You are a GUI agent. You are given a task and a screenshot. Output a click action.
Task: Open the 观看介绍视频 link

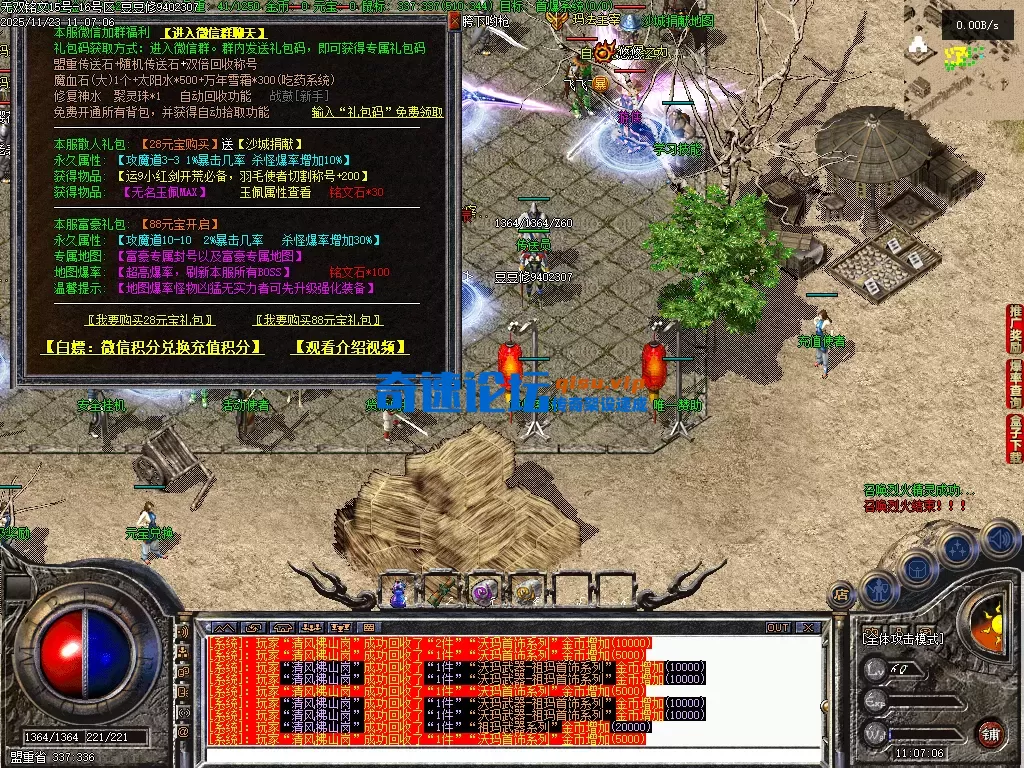coord(350,347)
